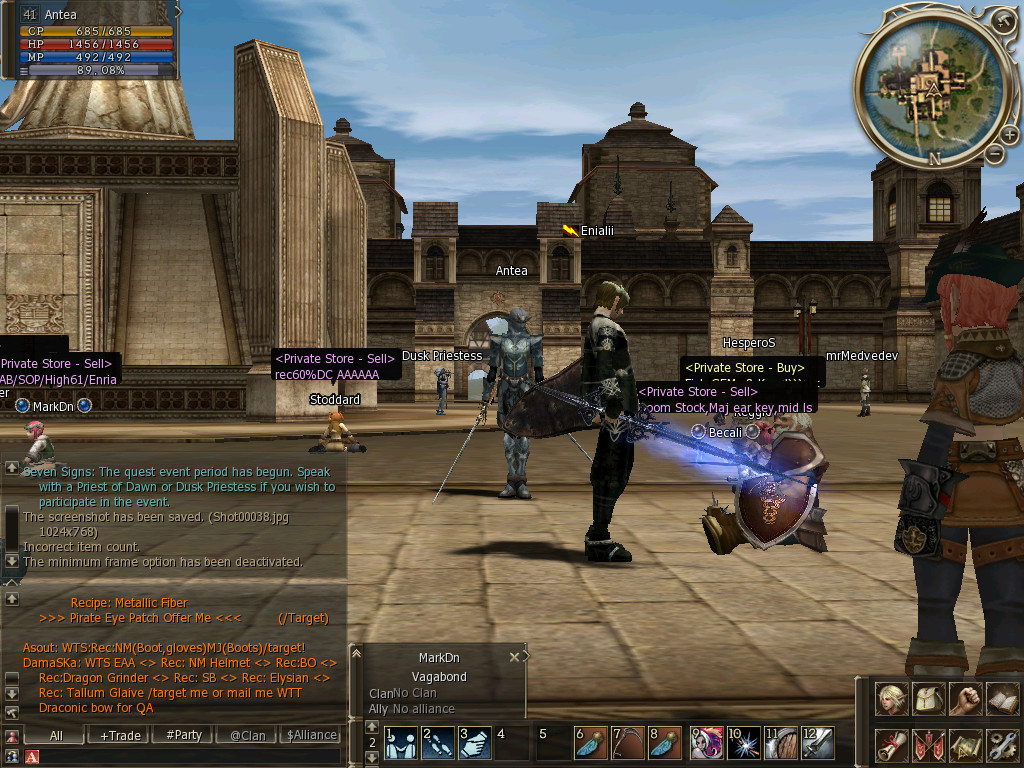Screen dimensions: 1024x768
Task: Select the bow item in slot 7
Action: click(x=629, y=743)
